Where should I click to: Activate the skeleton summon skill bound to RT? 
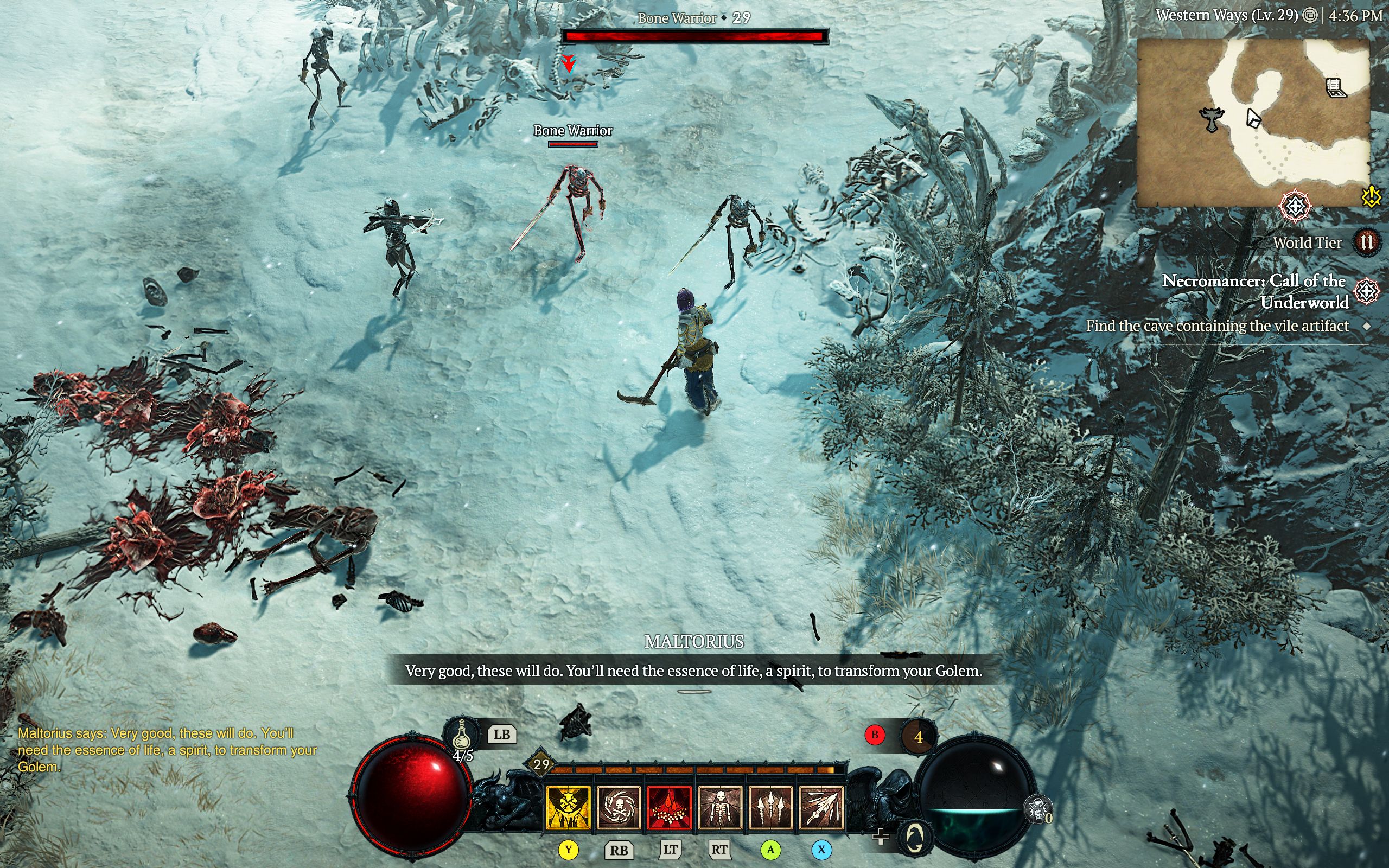(x=720, y=809)
